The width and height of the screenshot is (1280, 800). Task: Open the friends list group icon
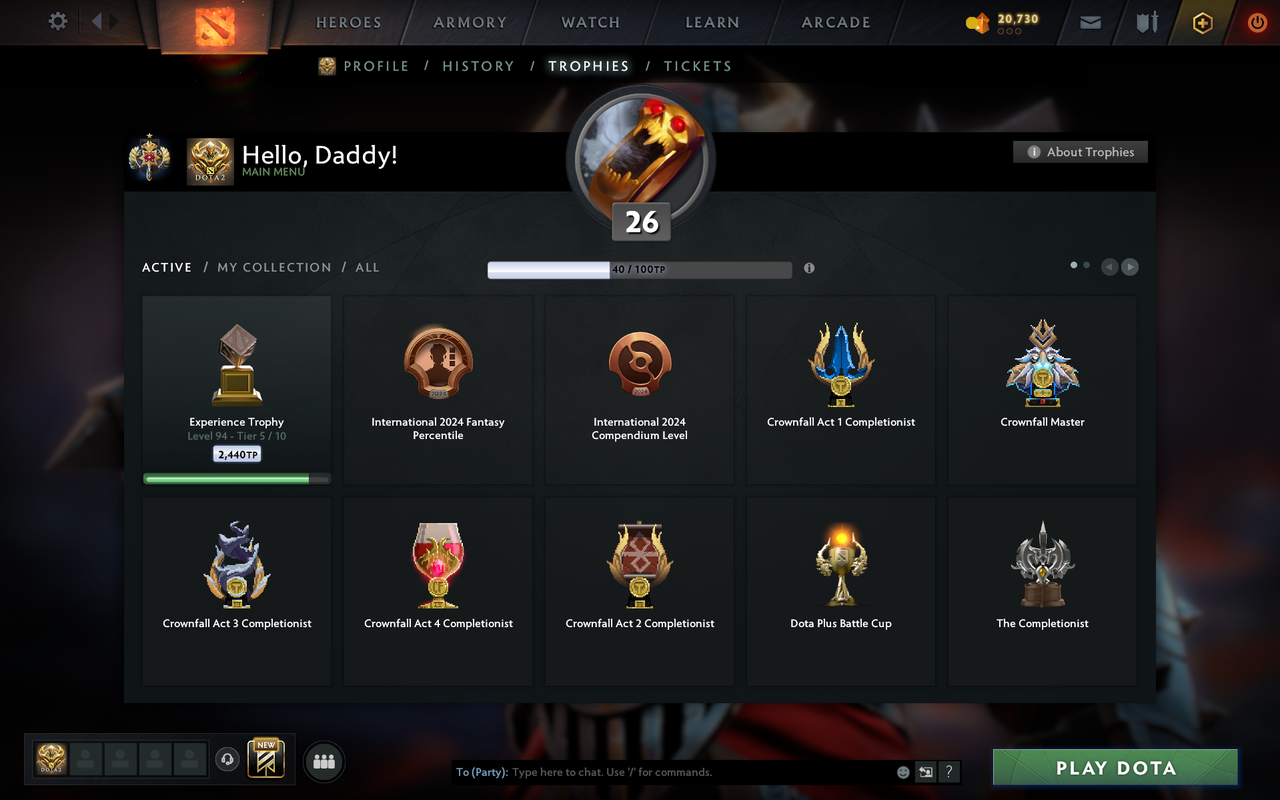[324, 761]
